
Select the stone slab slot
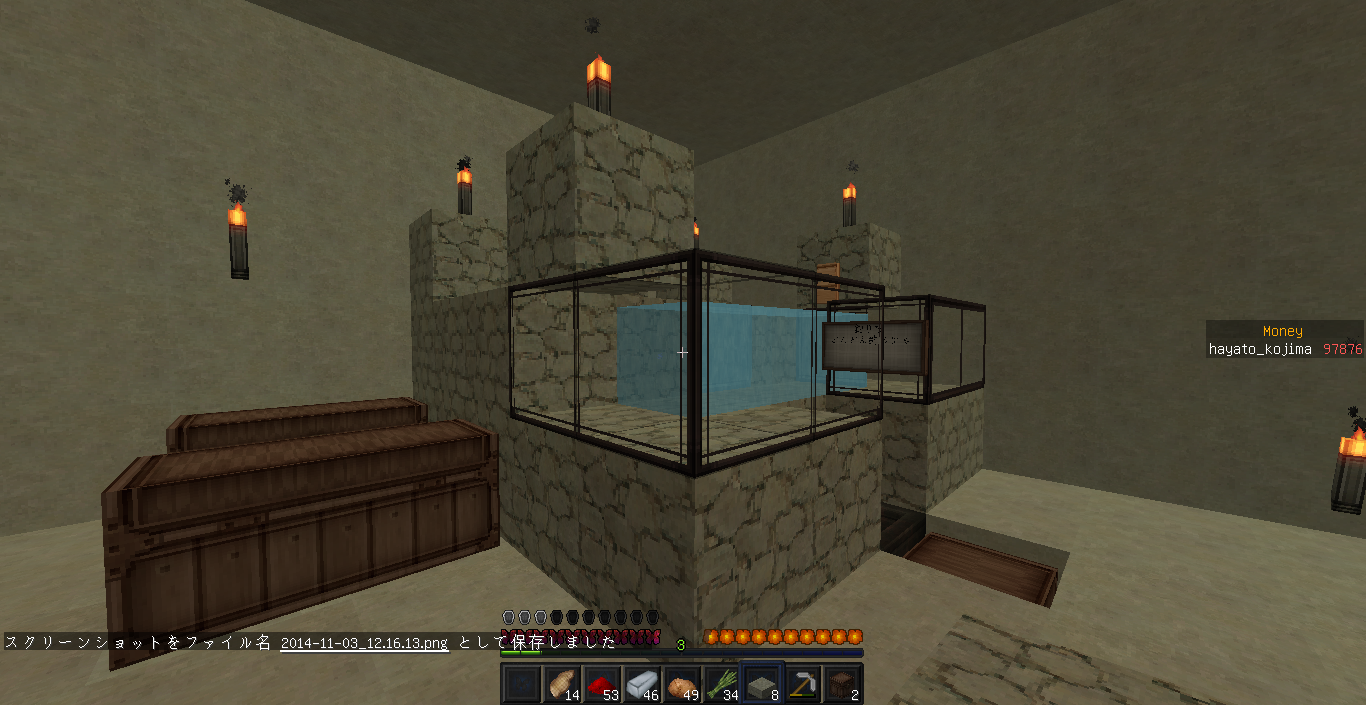[761, 685]
